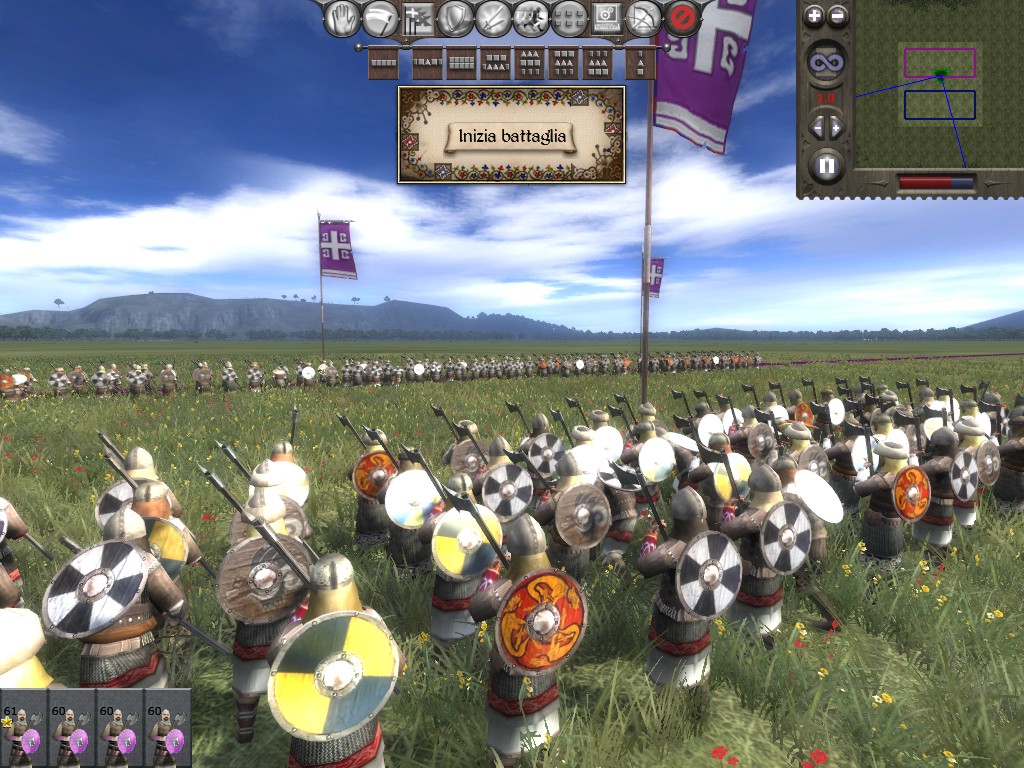This screenshot has height=768, width=1024.
Task: Toggle the infinity symbol button
Action: (827, 62)
